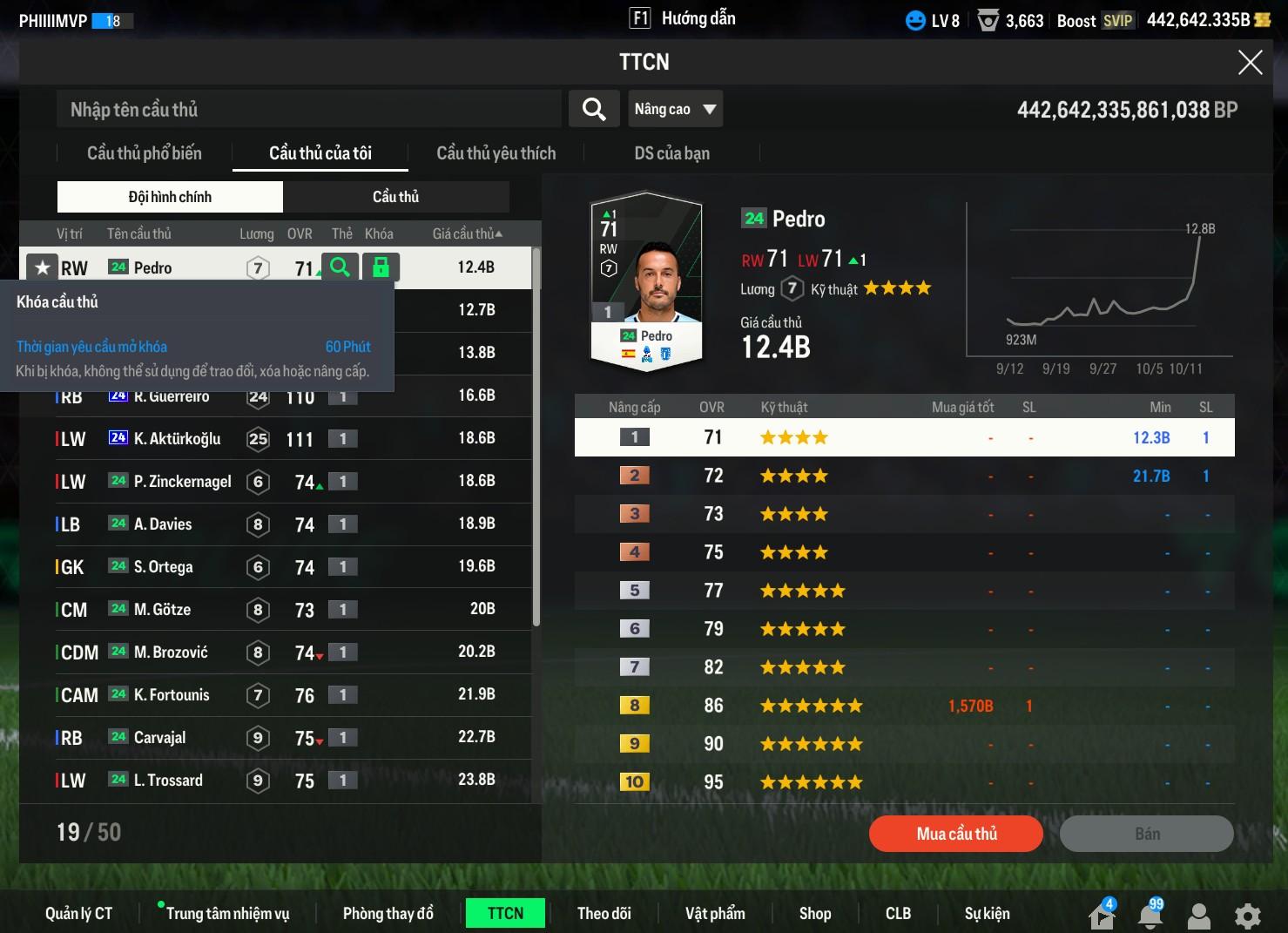The height and width of the screenshot is (933, 1288).
Task: Click the player name search field
Action: pos(309,110)
